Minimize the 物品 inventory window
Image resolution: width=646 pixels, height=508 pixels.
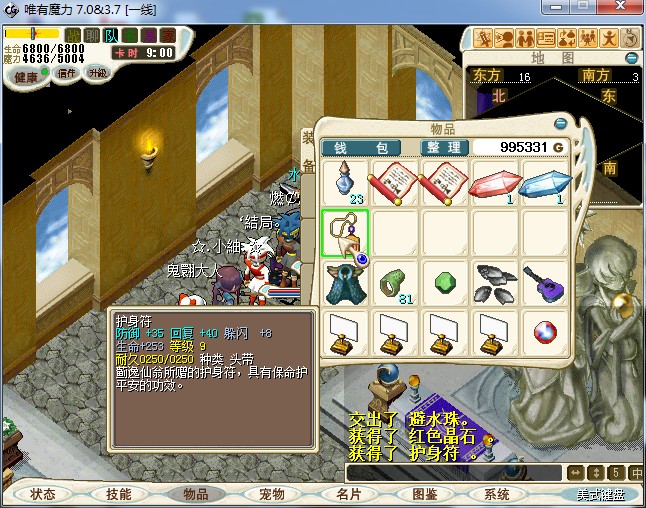(x=560, y=124)
